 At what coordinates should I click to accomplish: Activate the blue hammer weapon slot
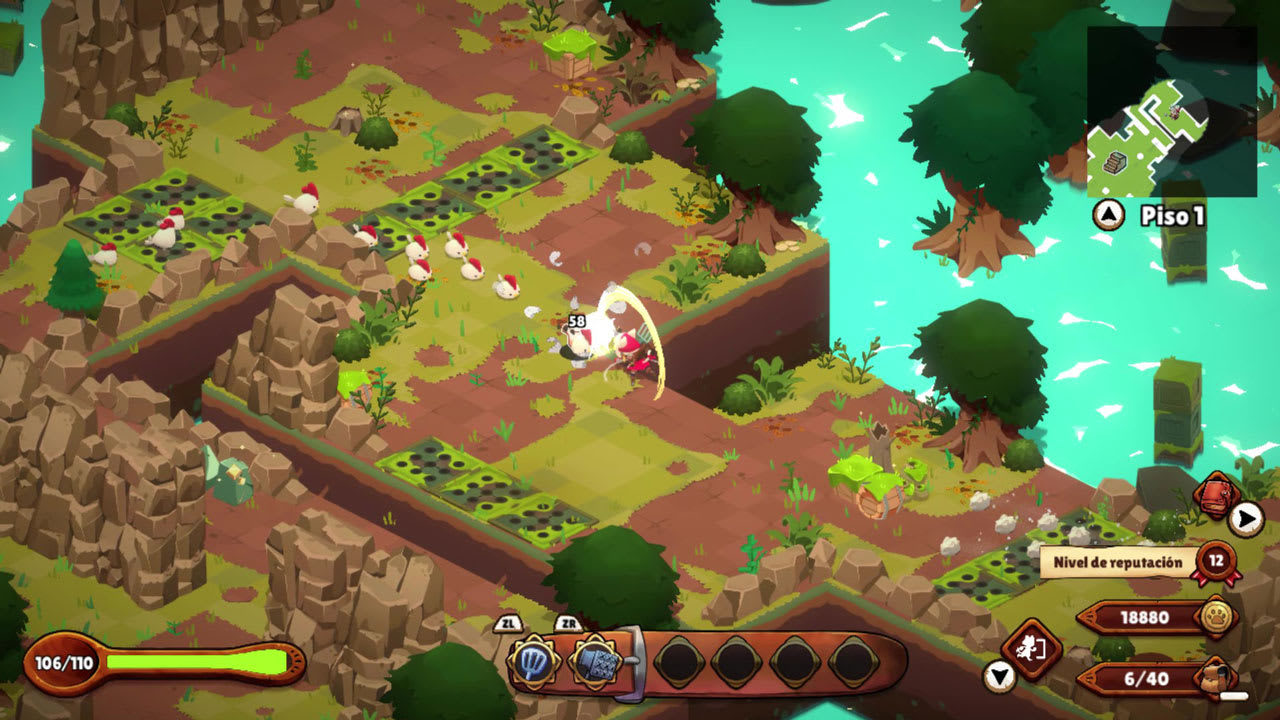click(x=594, y=662)
